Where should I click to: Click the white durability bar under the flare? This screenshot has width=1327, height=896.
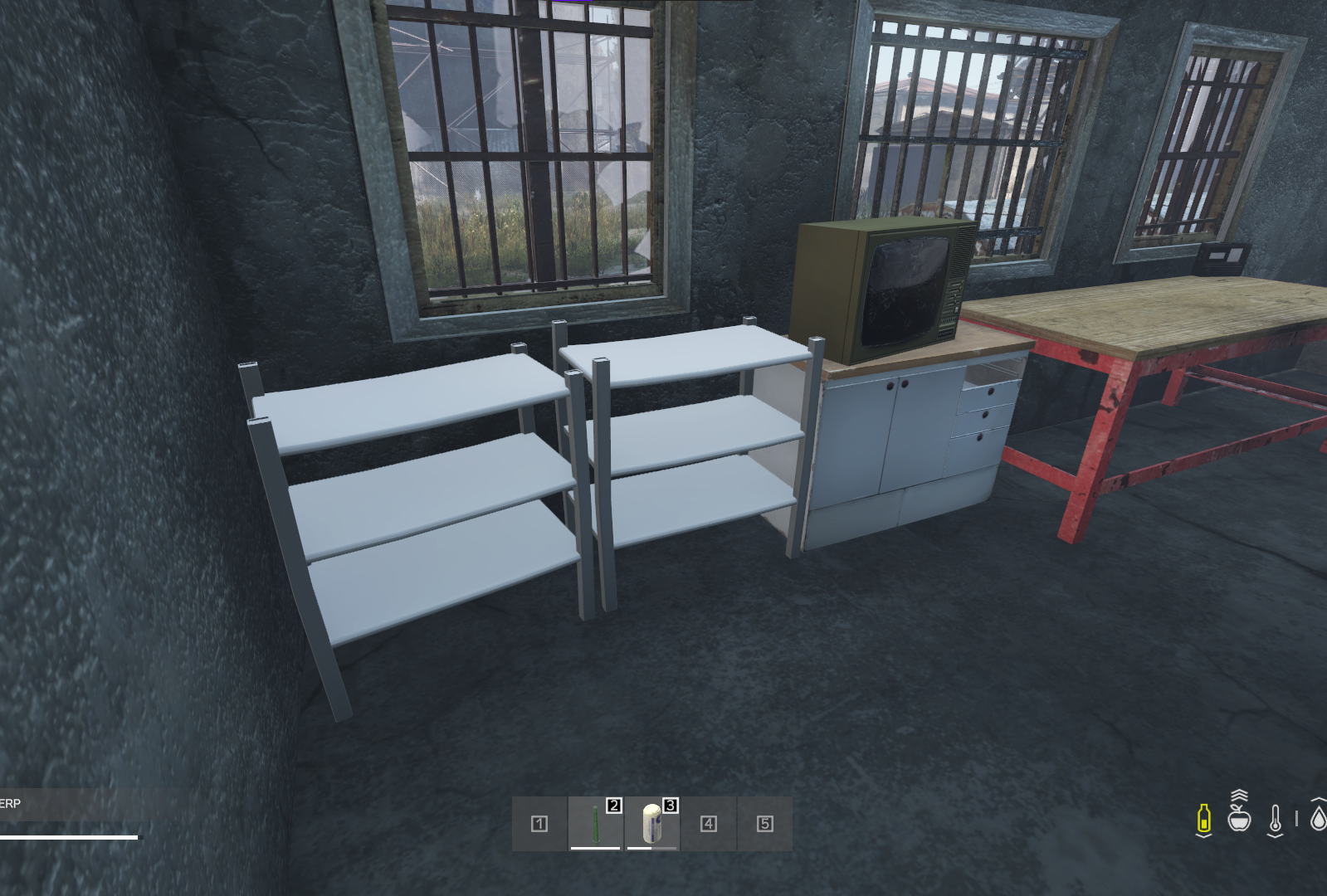595,848
